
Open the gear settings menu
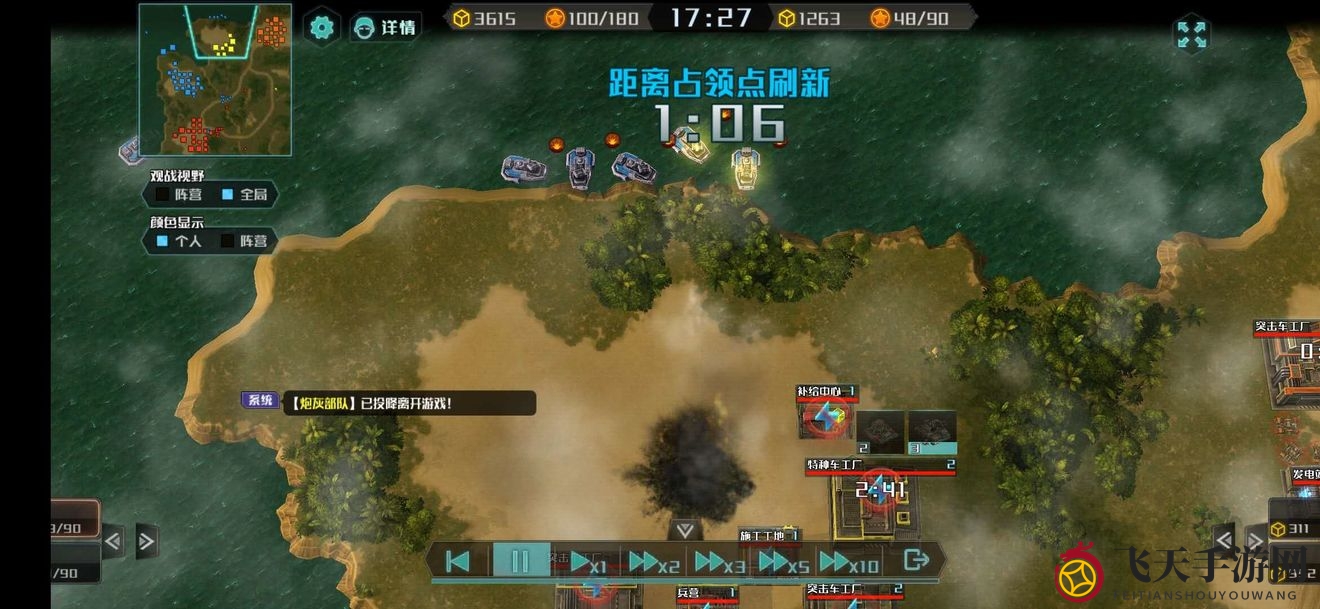pyautogui.click(x=321, y=27)
